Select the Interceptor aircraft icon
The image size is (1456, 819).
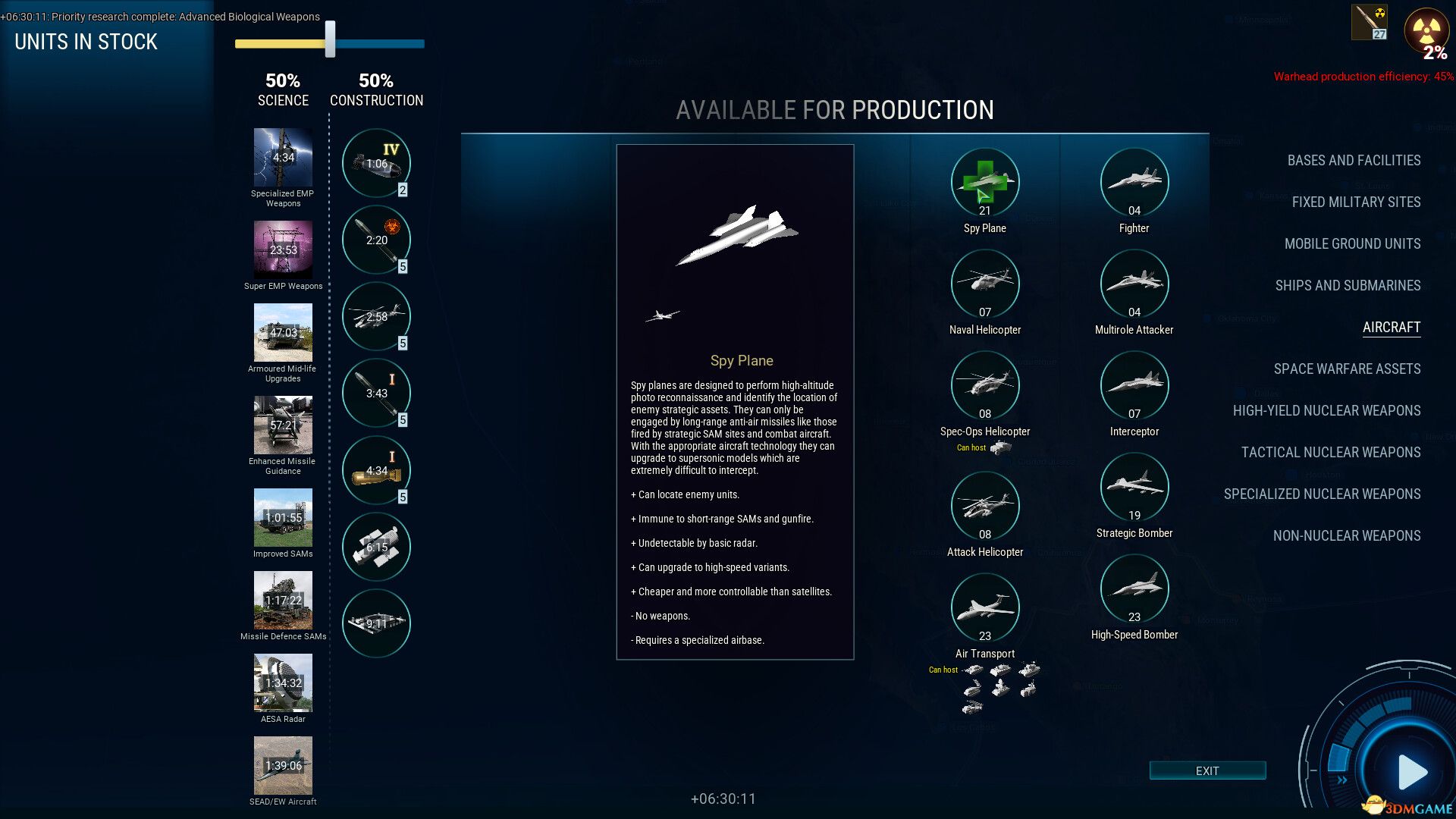click(1133, 385)
